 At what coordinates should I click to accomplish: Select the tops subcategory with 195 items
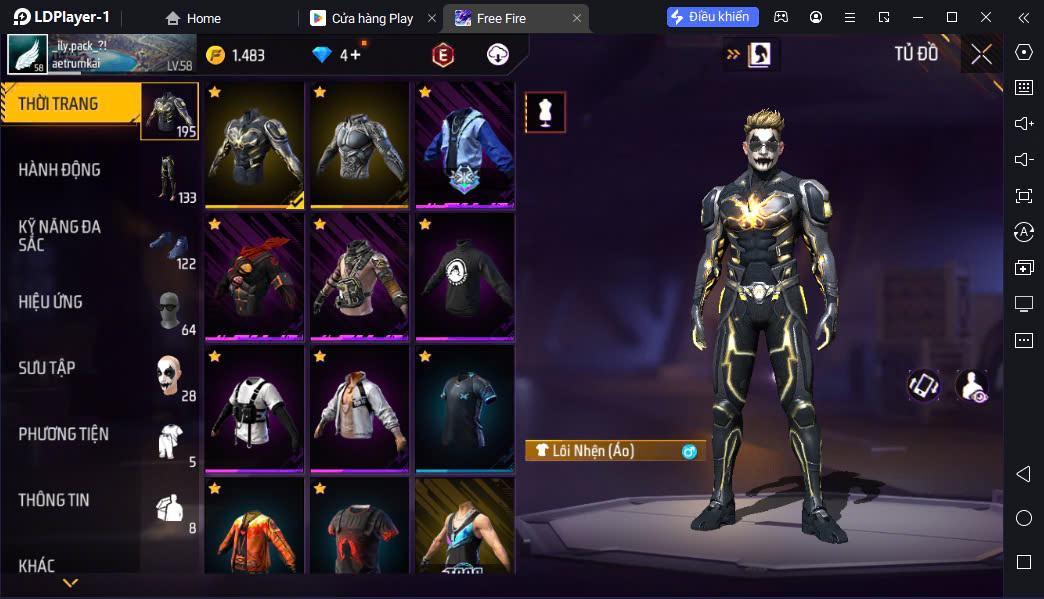coord(169,111)
